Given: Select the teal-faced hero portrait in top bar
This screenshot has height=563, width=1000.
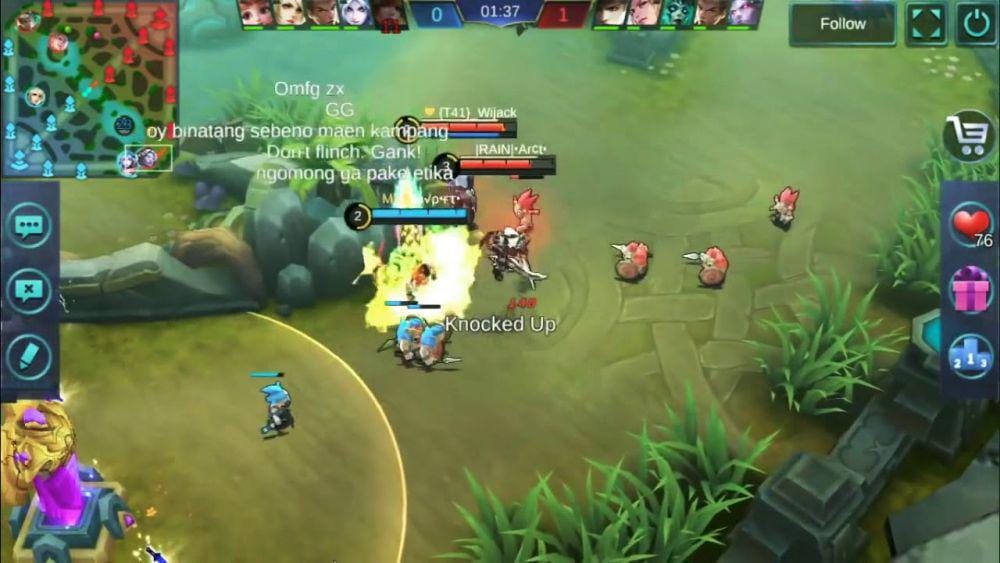Looking at the screenshot, I should point(677,12).
